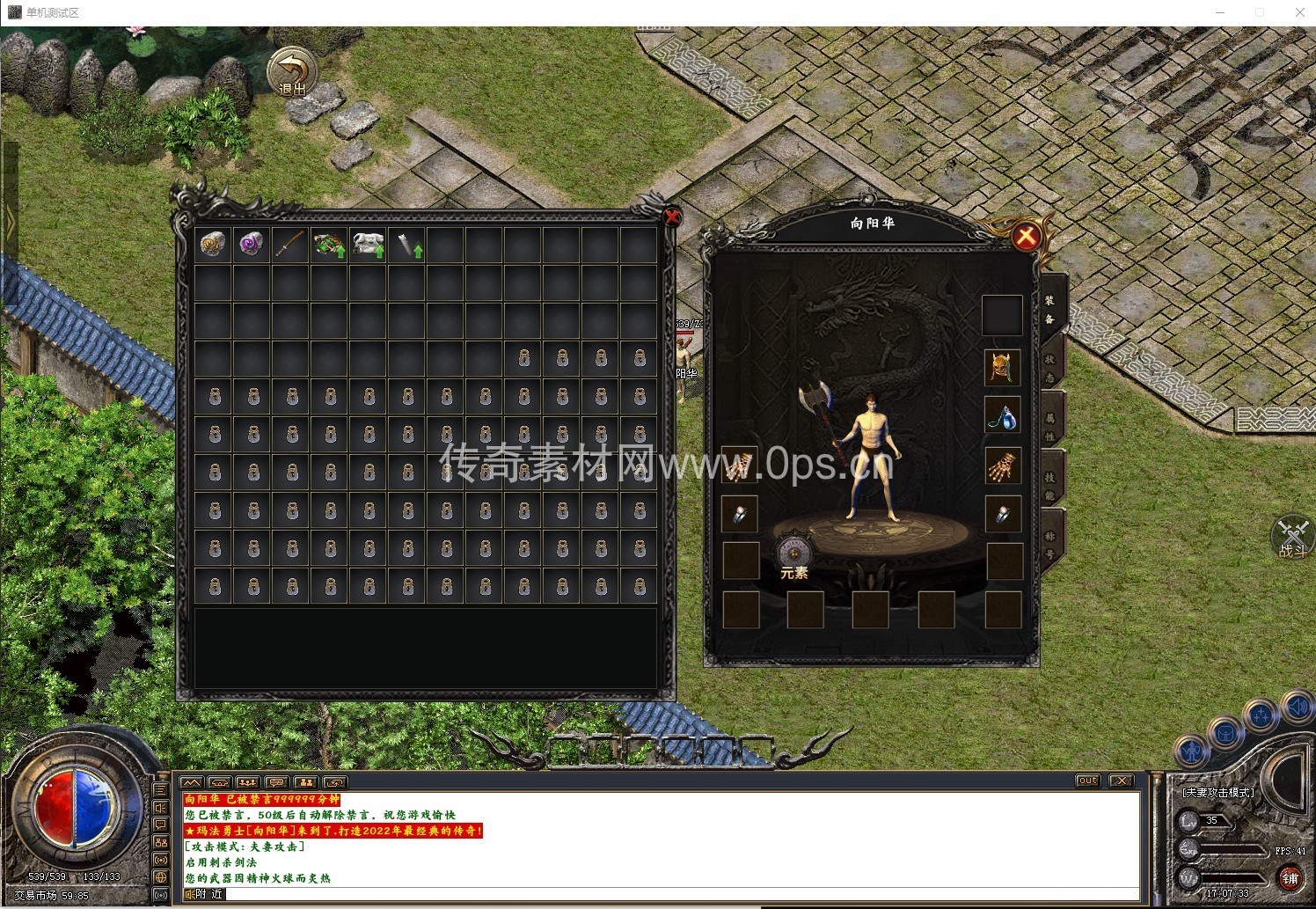Select the equipped blue necklace slot

coord(1002,416)
